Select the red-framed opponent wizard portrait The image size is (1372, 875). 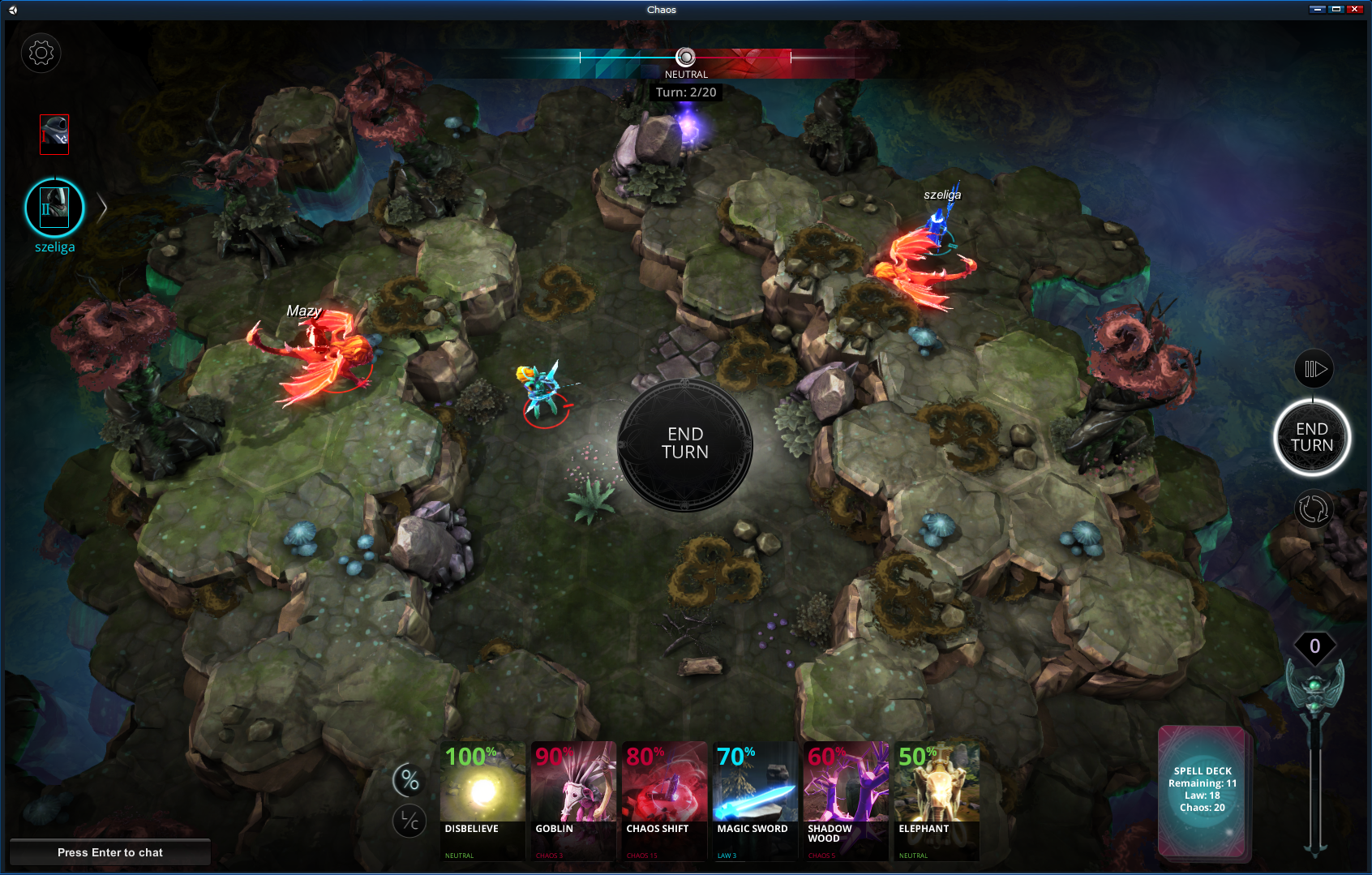(x=54, y=134)
